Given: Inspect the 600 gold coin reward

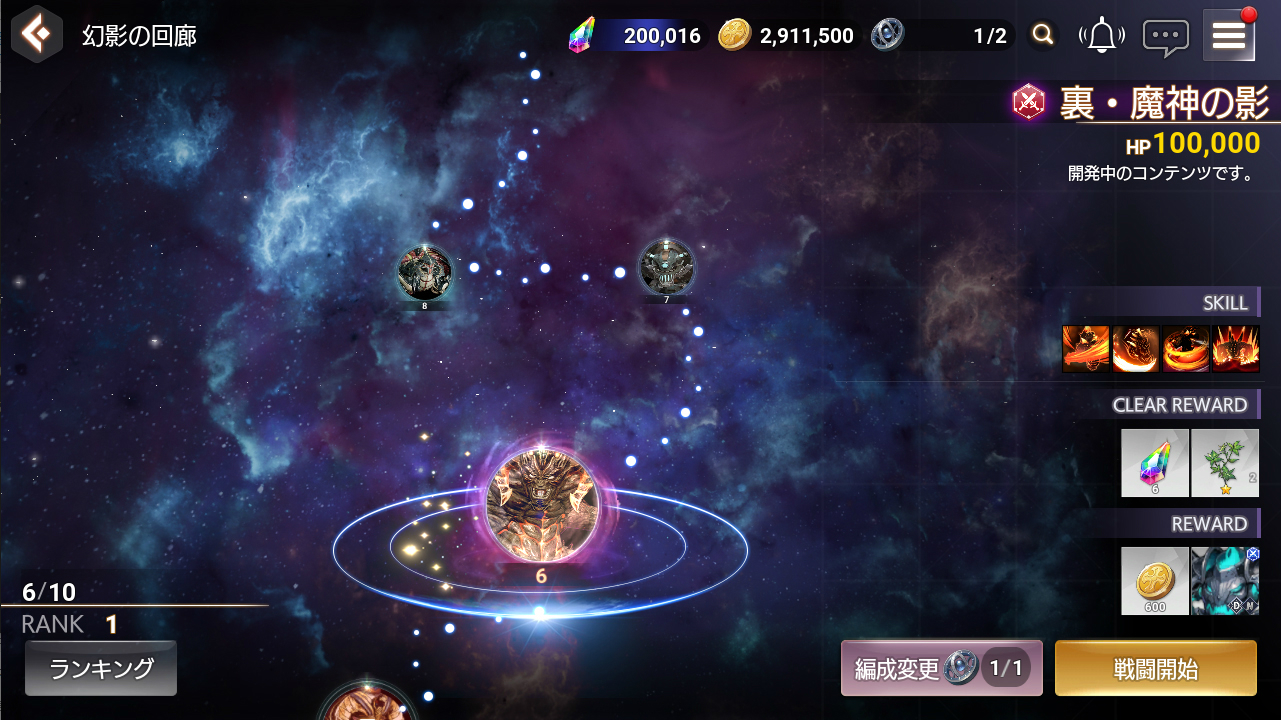Looking at the screenshot, I should (1155, 581).
